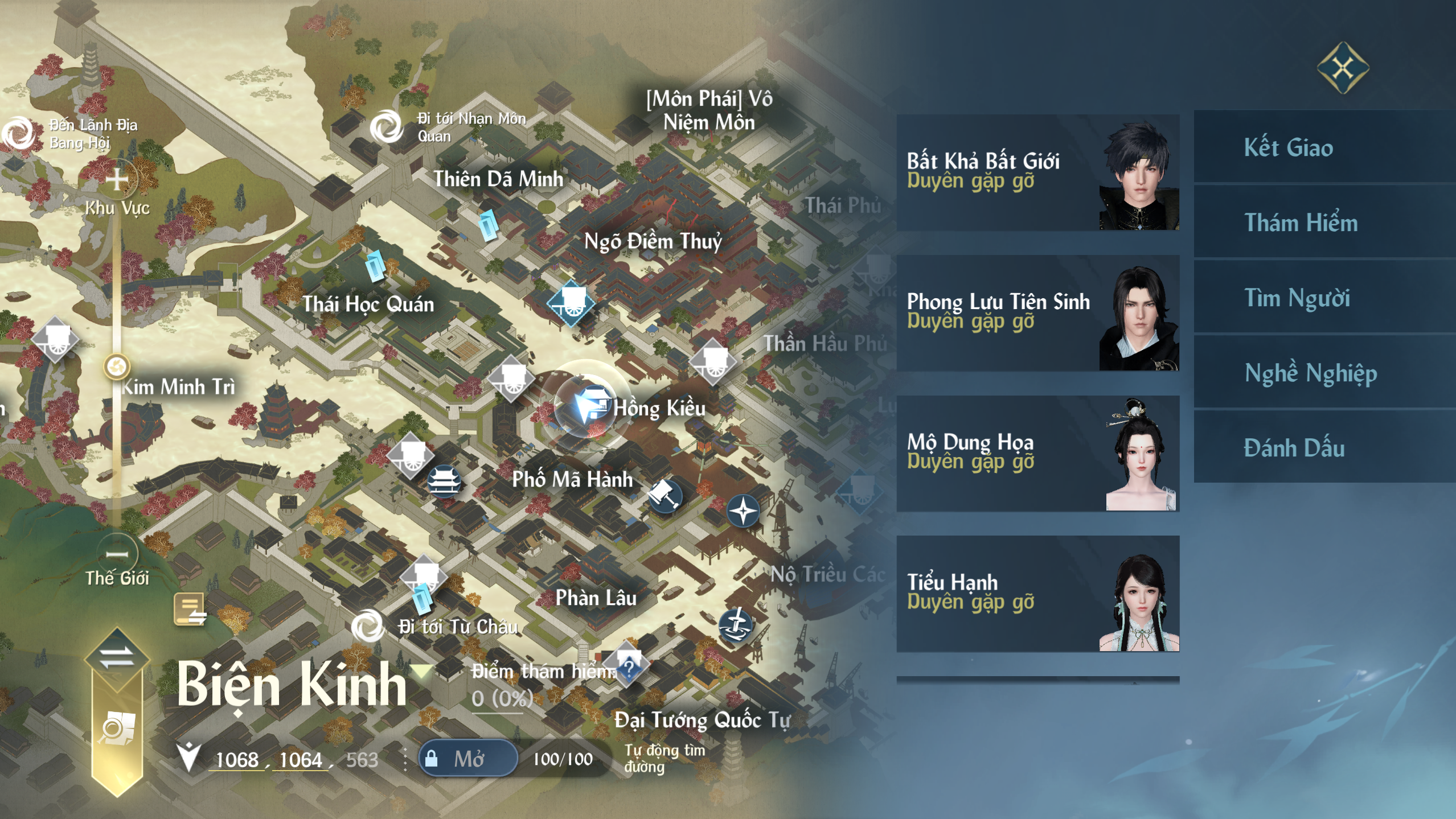Choose the Mộ Dung Họa entry

coord(1037,454)
